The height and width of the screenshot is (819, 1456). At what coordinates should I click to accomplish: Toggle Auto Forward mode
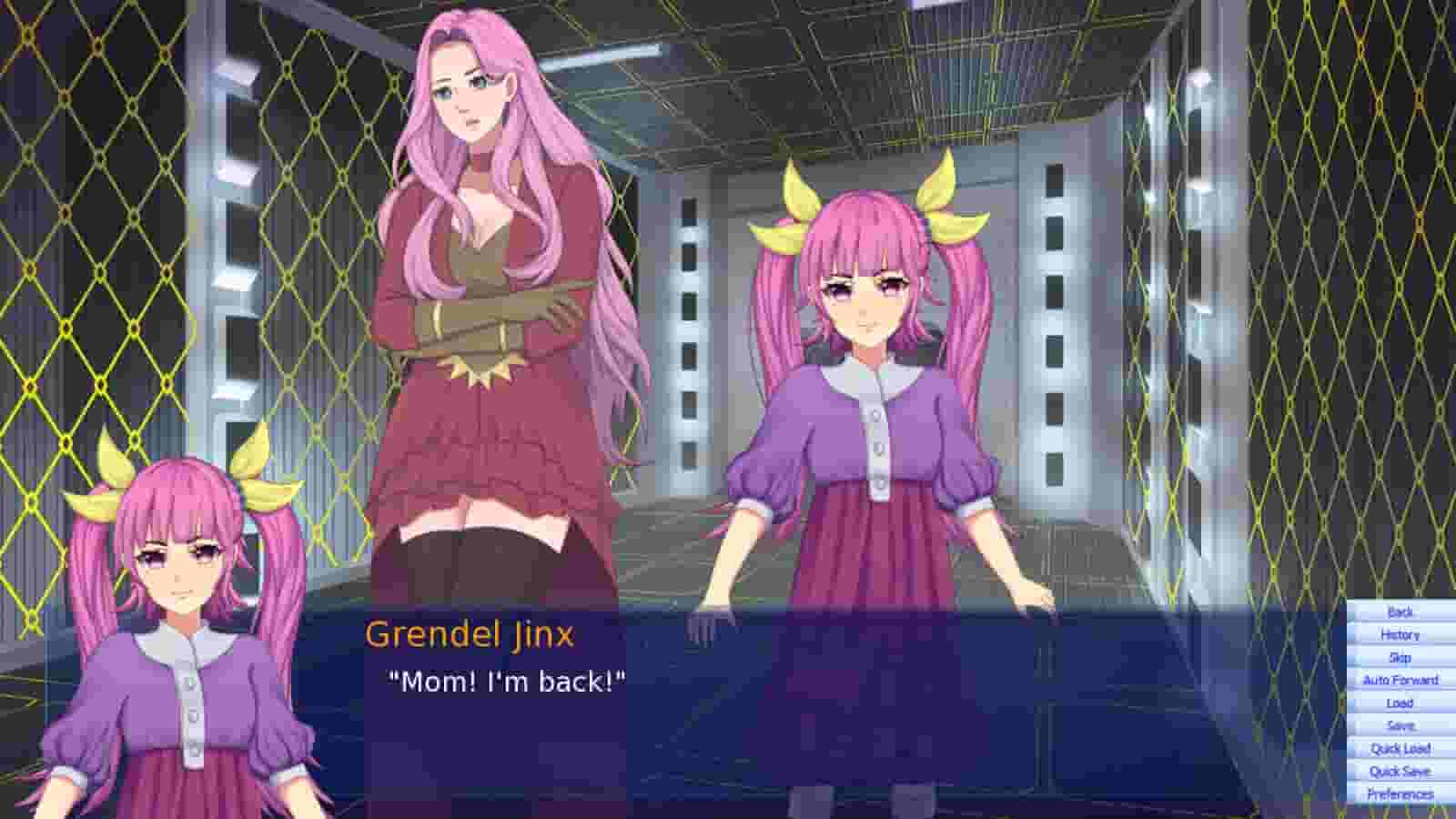(1400, 680)
